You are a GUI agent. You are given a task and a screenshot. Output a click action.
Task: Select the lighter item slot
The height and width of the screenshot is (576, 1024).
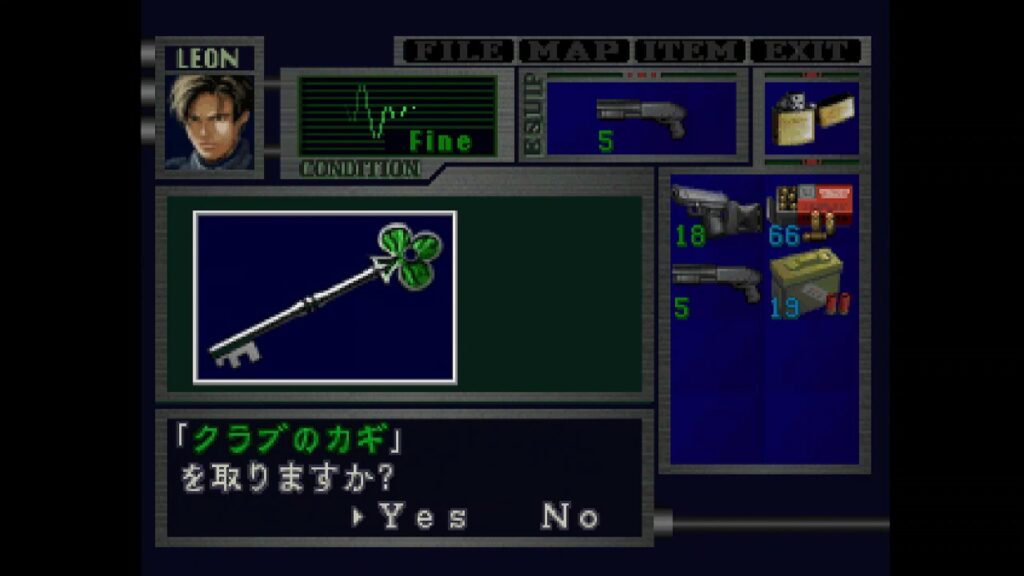coord(809,118)
